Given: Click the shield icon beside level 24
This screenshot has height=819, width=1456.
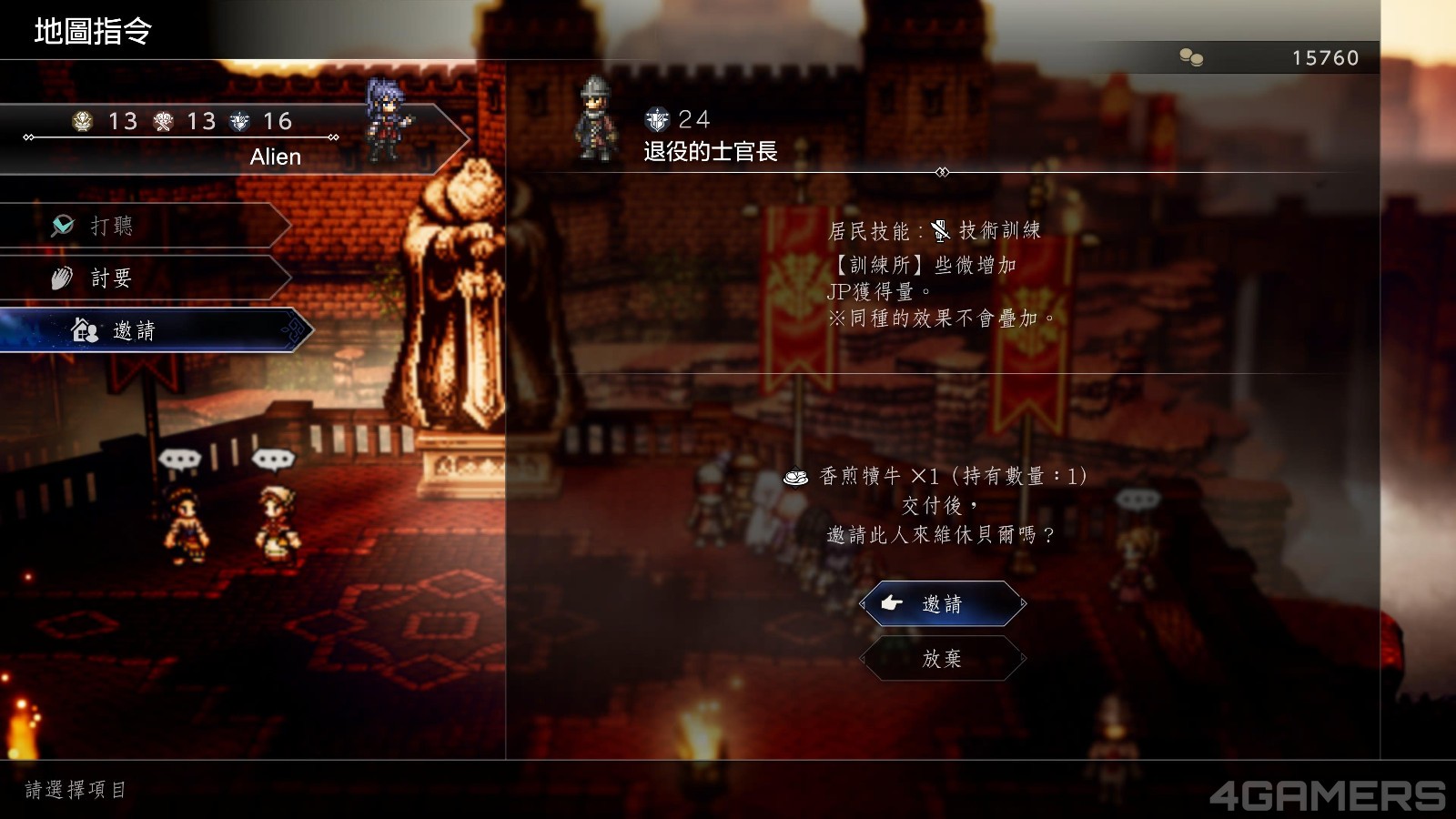Looking at the screenshot, I should 655,118.
